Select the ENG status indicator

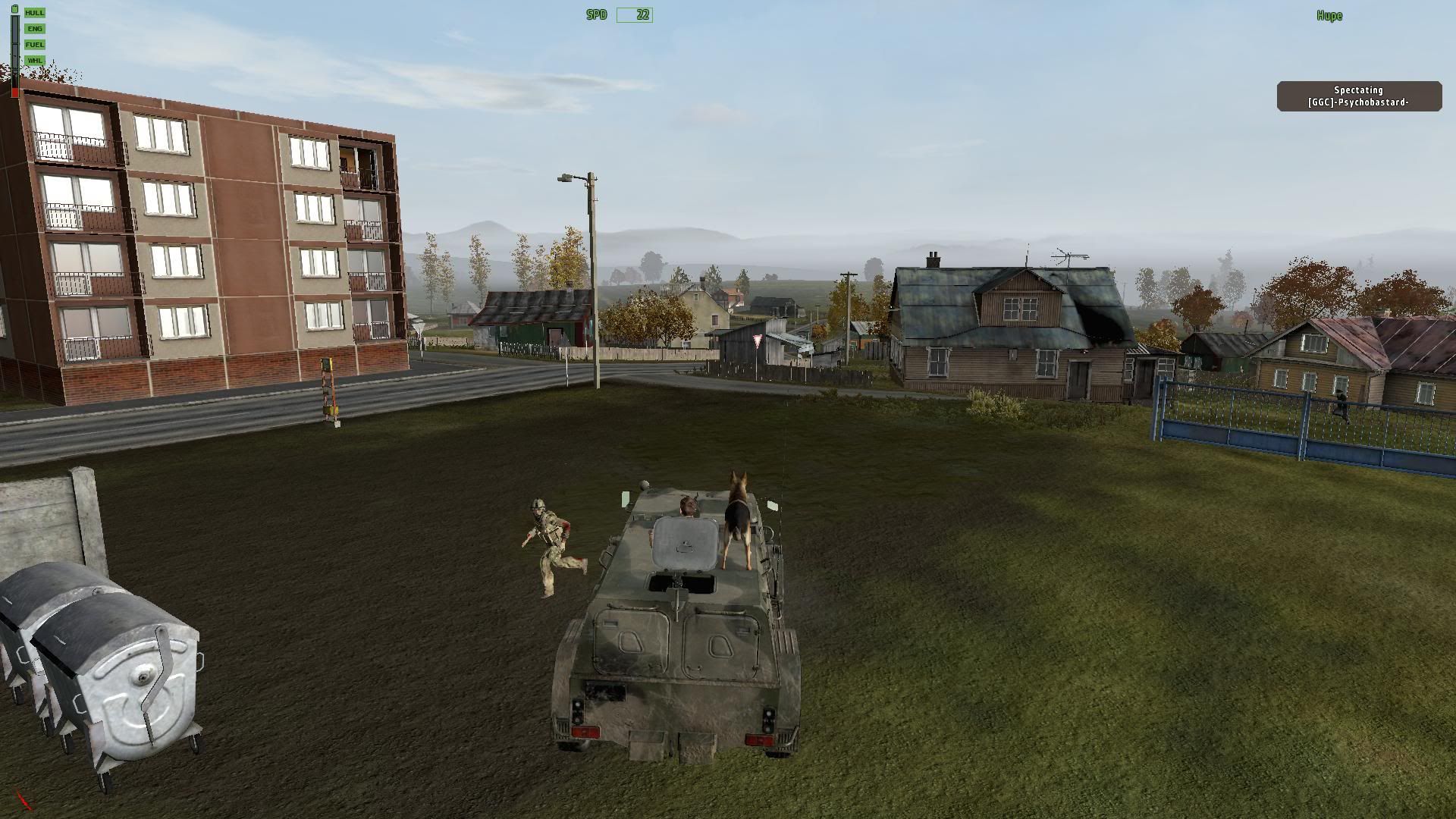[x=35, y=29]
